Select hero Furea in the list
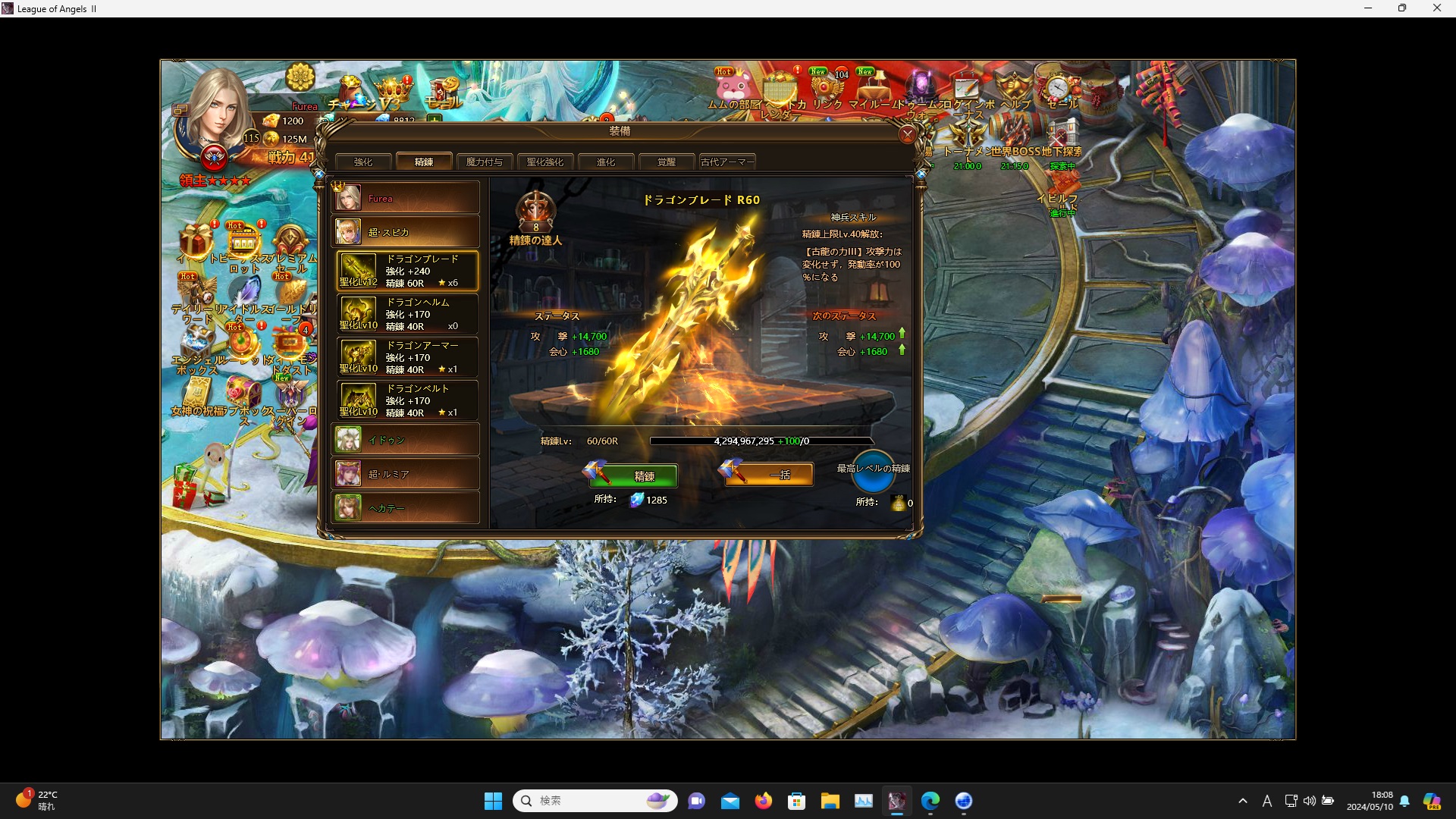This screenshot has height=819, width=1456. [x=406, y=198]
